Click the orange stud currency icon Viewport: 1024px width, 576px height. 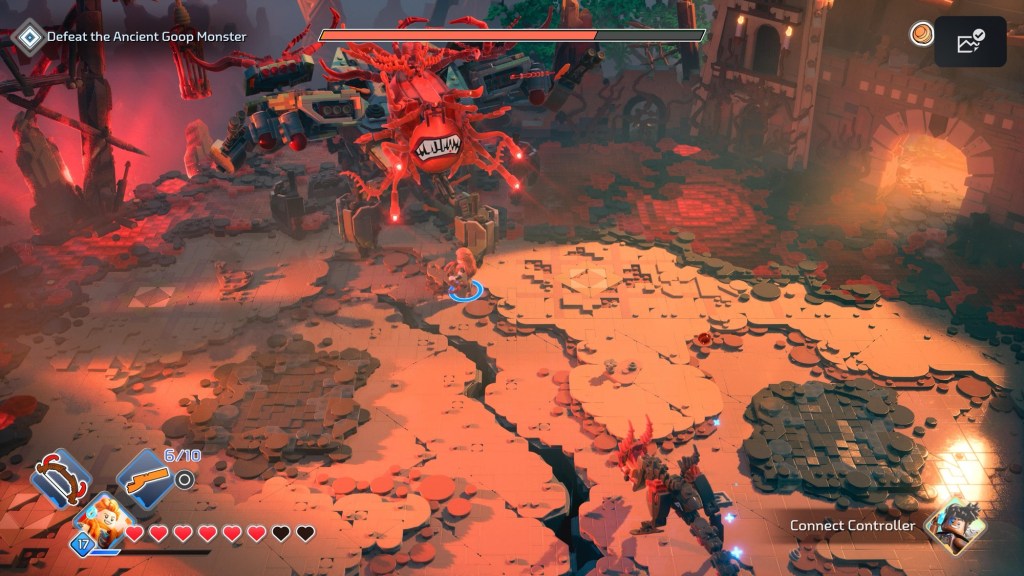coord(921,35)
